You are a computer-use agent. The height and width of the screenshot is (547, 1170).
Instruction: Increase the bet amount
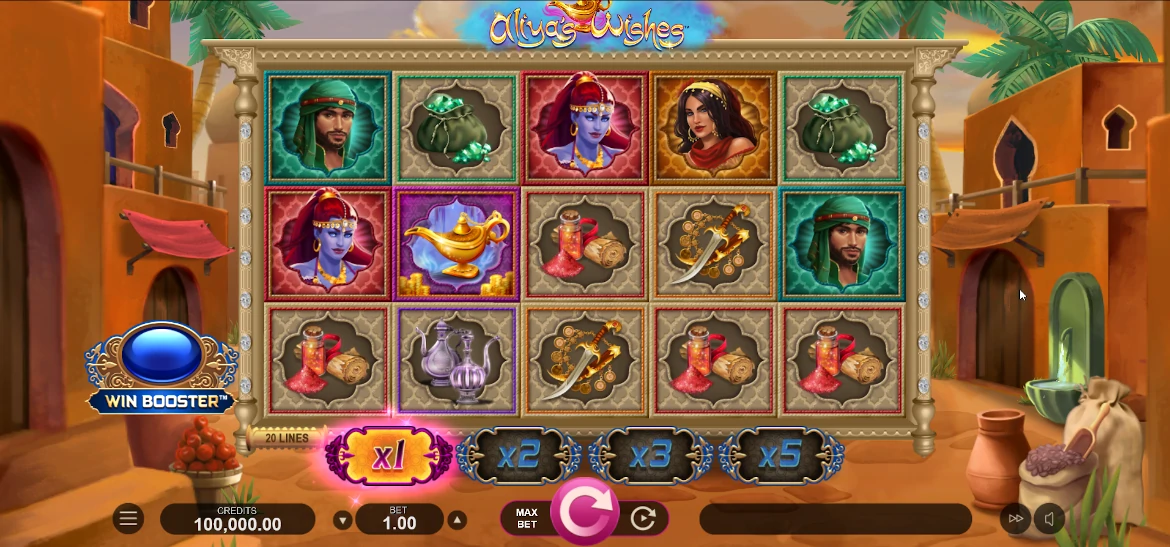(457, 520)
